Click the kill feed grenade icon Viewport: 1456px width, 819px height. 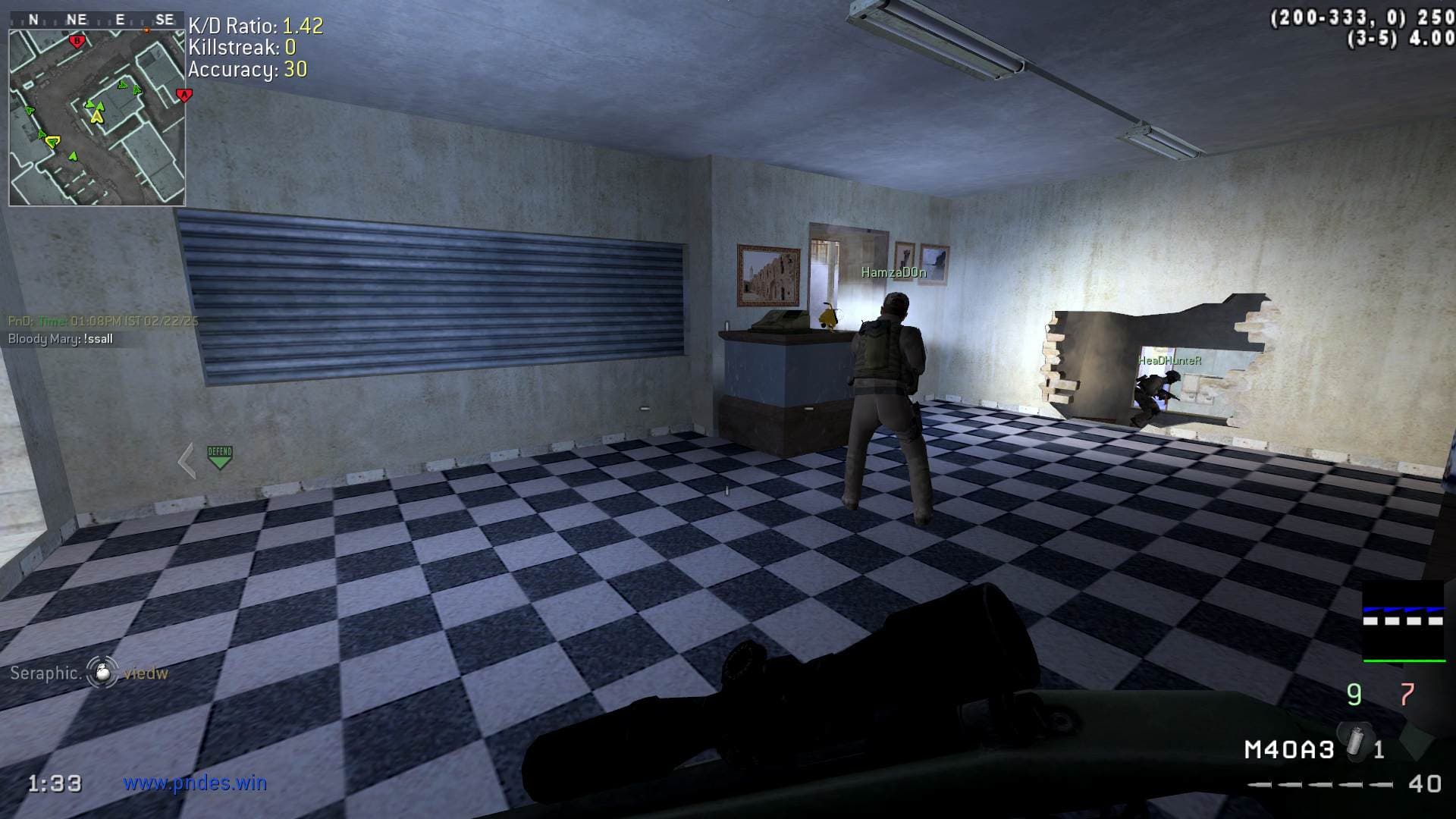[102, 672]
